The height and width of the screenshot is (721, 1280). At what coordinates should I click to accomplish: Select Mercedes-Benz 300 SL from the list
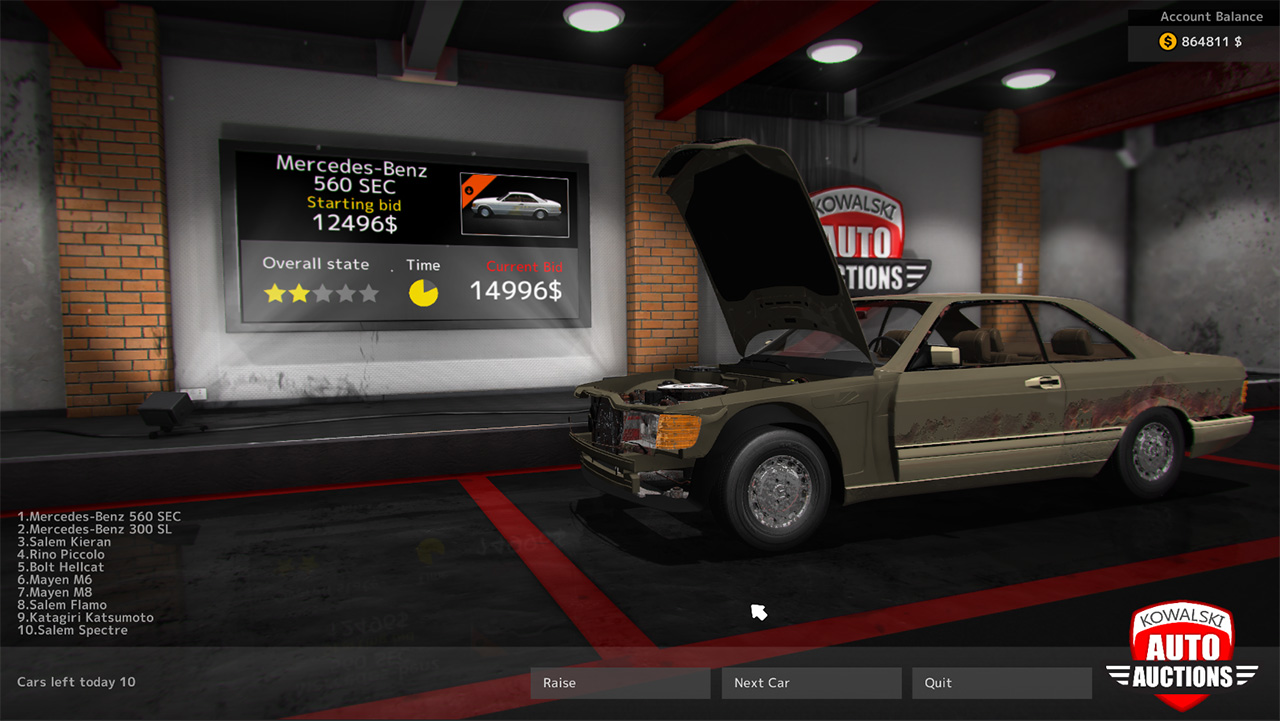(x=95, y=529)
